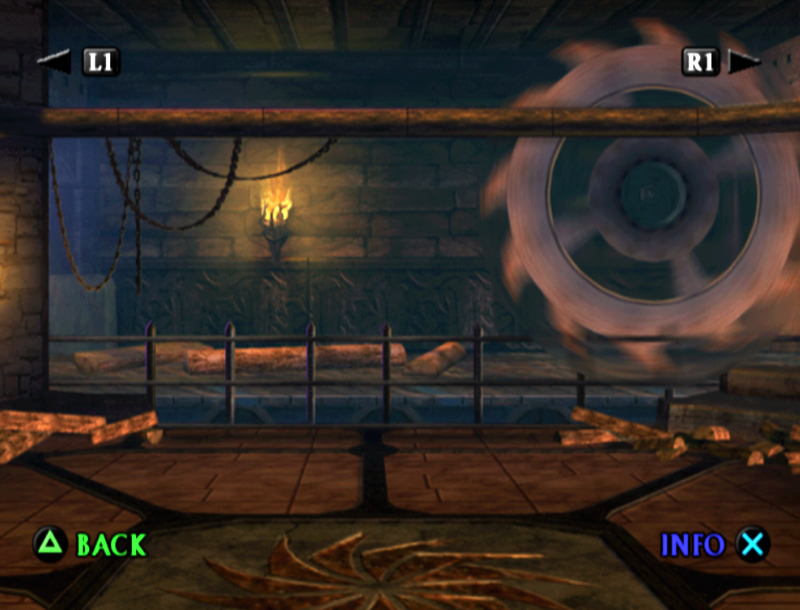The image size is (800, 610).
Task: Open the blue INFO option
Action: coord(692,545)
